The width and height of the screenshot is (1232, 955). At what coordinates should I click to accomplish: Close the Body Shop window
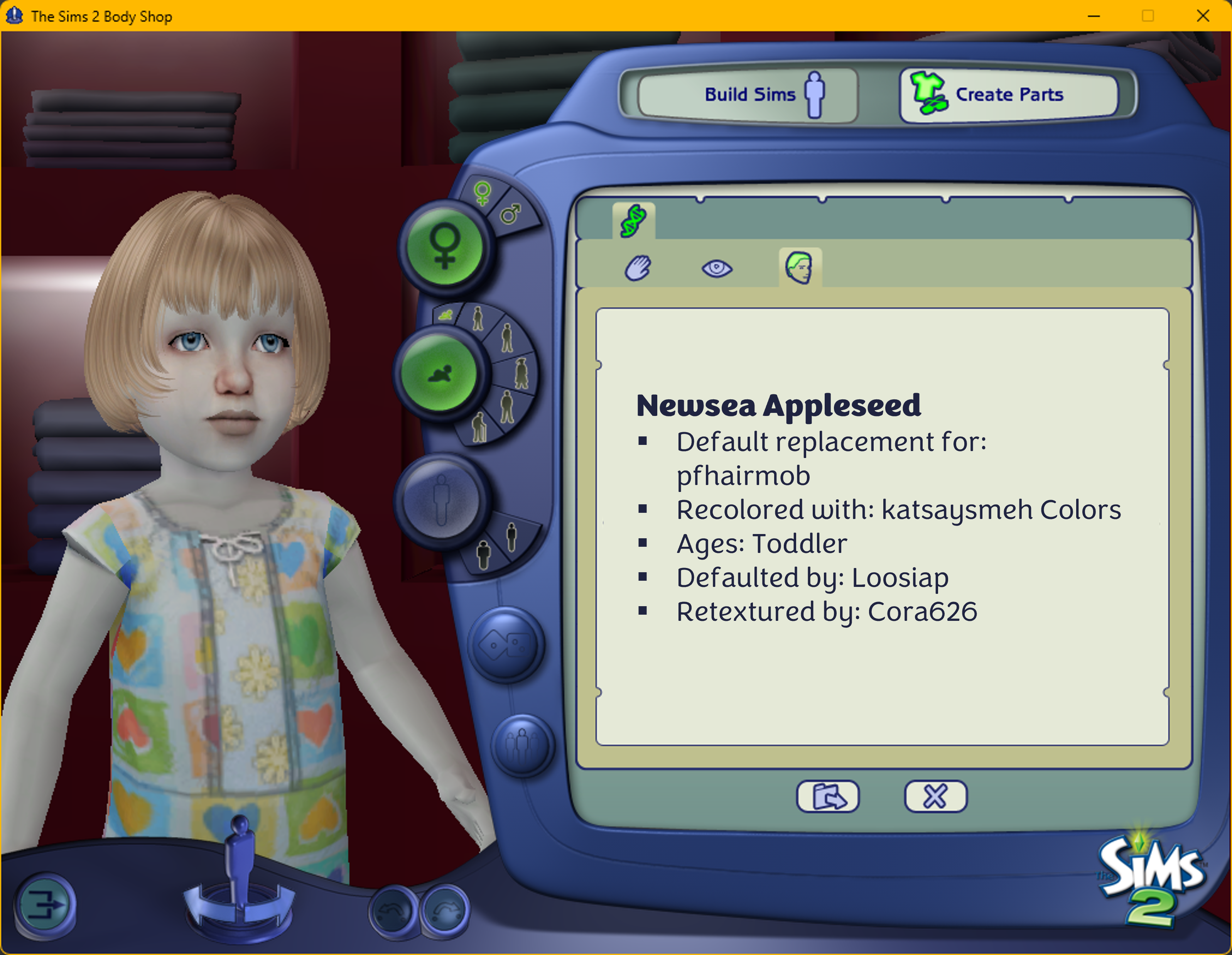[1203, 16]
